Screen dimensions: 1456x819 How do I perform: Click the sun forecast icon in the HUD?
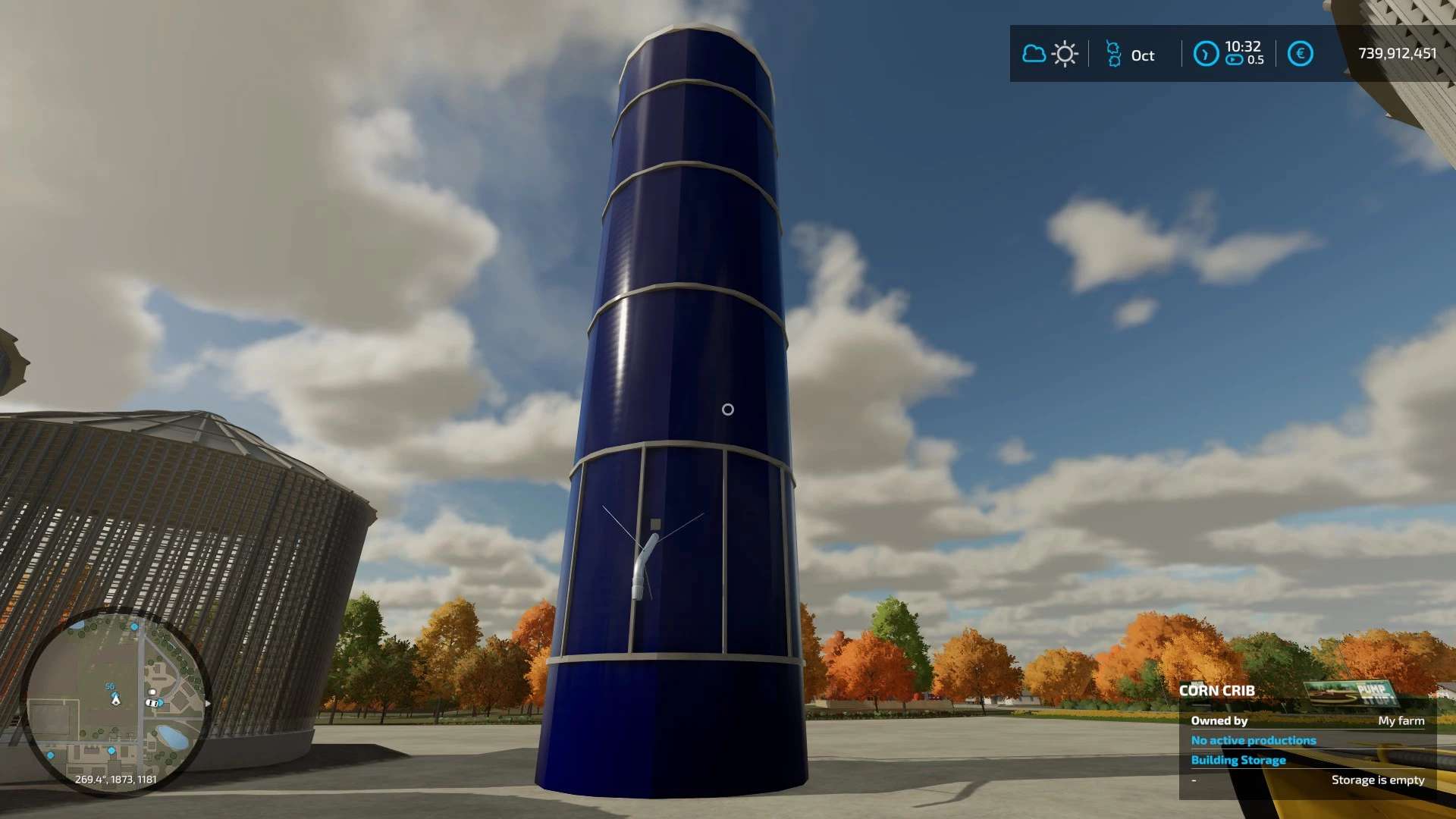point(1065,53)
